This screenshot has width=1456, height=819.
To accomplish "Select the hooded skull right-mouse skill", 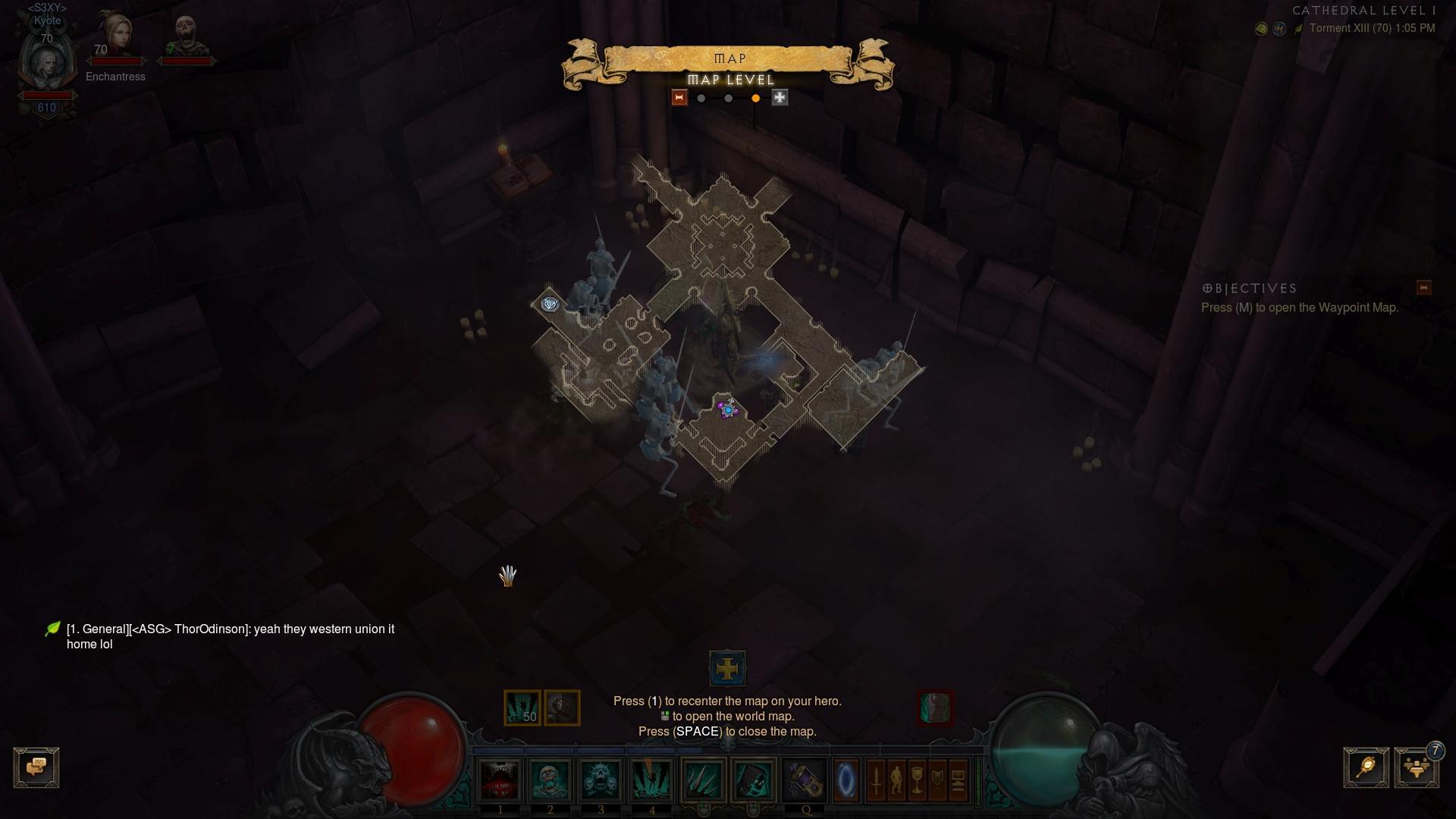I will (754, 780).
